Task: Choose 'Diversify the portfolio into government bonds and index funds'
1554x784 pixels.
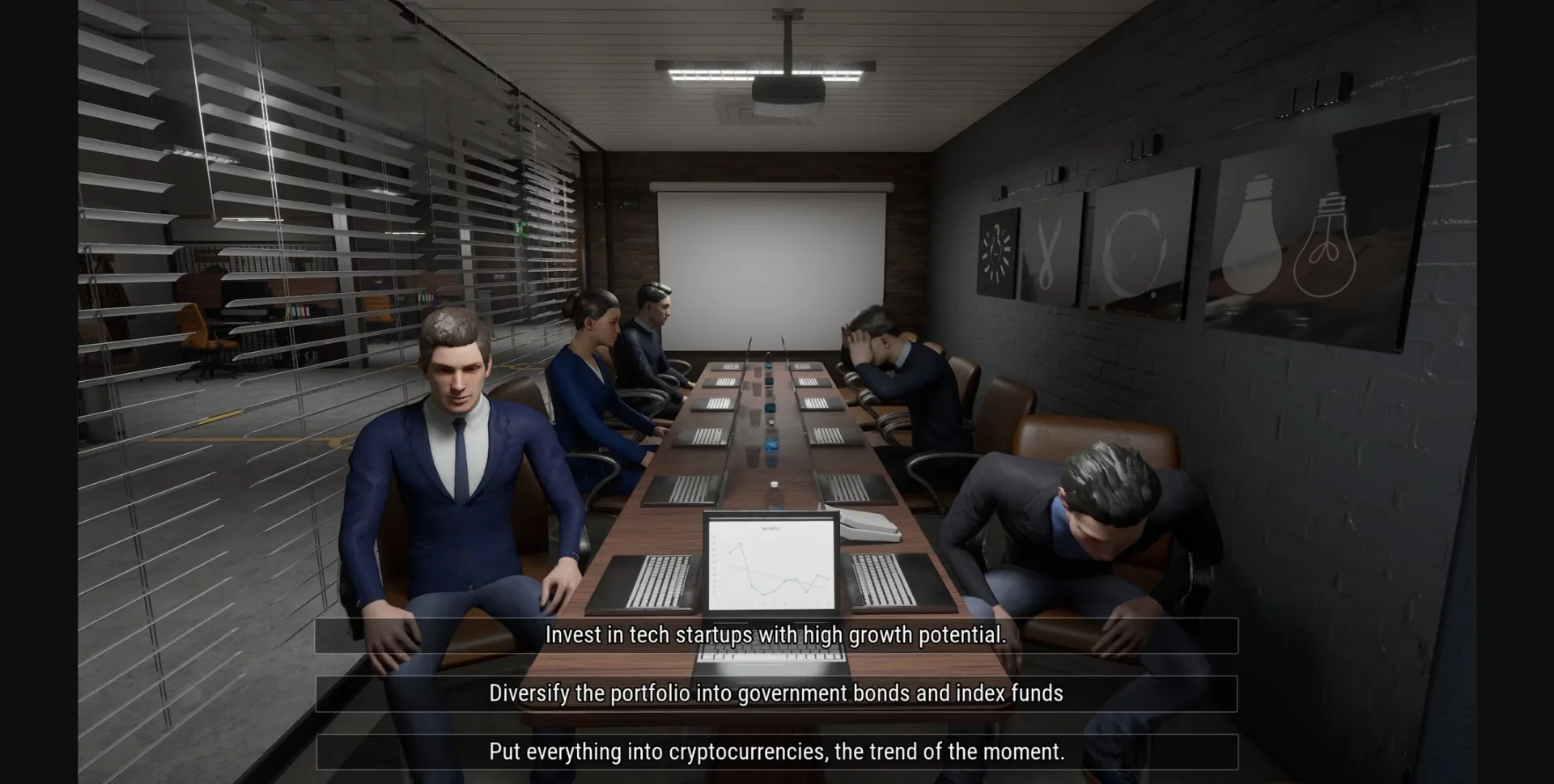Action: [775, 693]
